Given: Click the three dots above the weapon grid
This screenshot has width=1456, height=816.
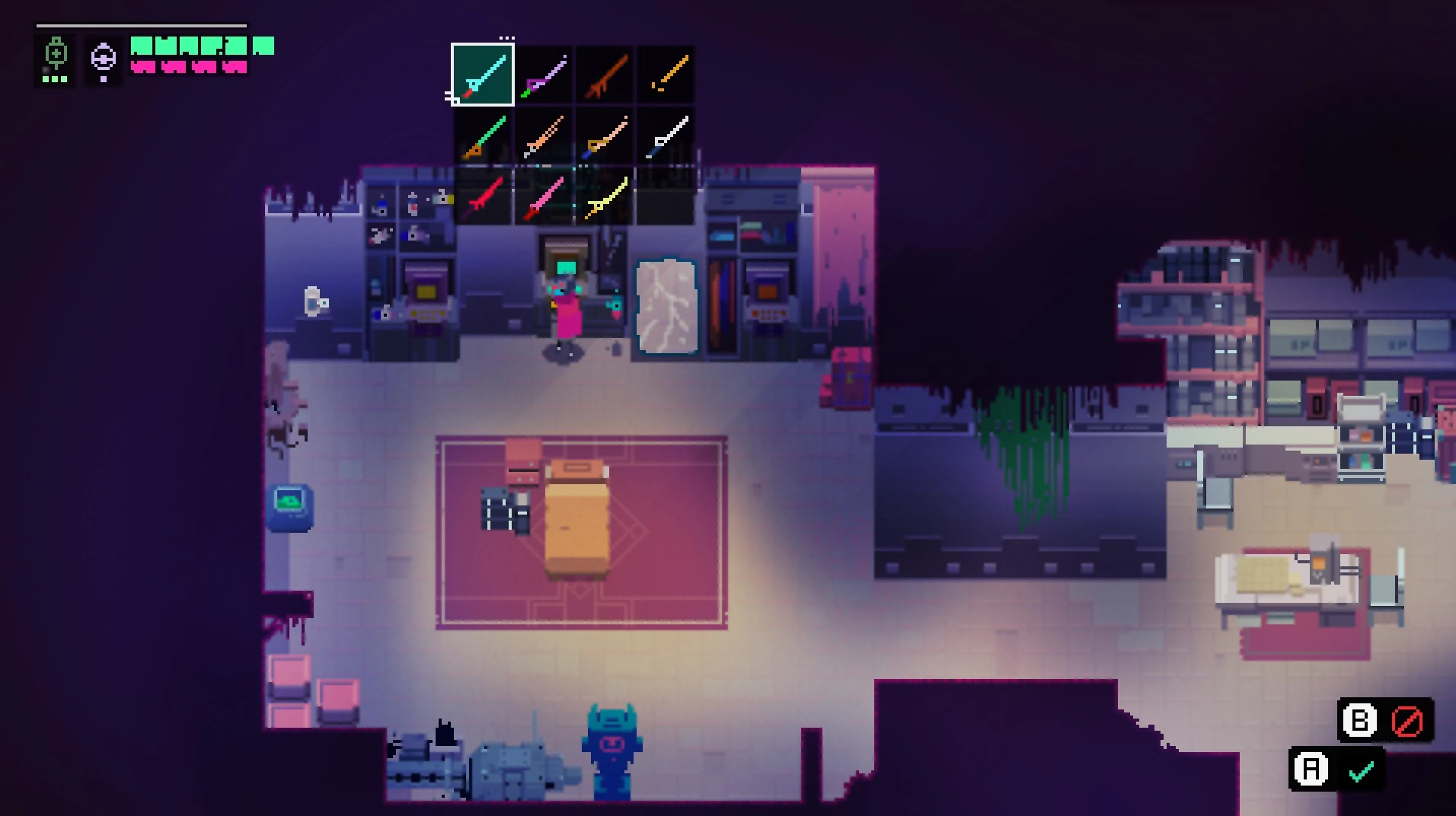Looking at the screenshot, I should tap(508, 37).
